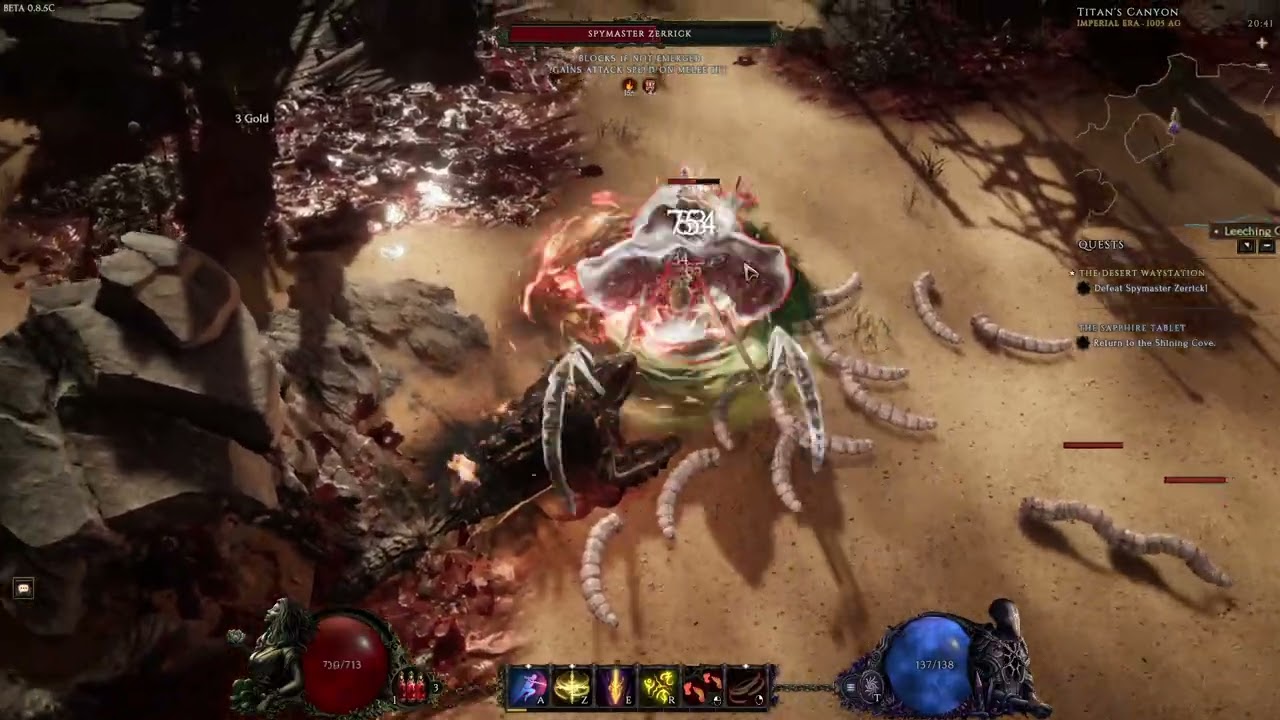Select The Desert Waystation quest
The image size is (1280, 720).
coord(1141,273)
